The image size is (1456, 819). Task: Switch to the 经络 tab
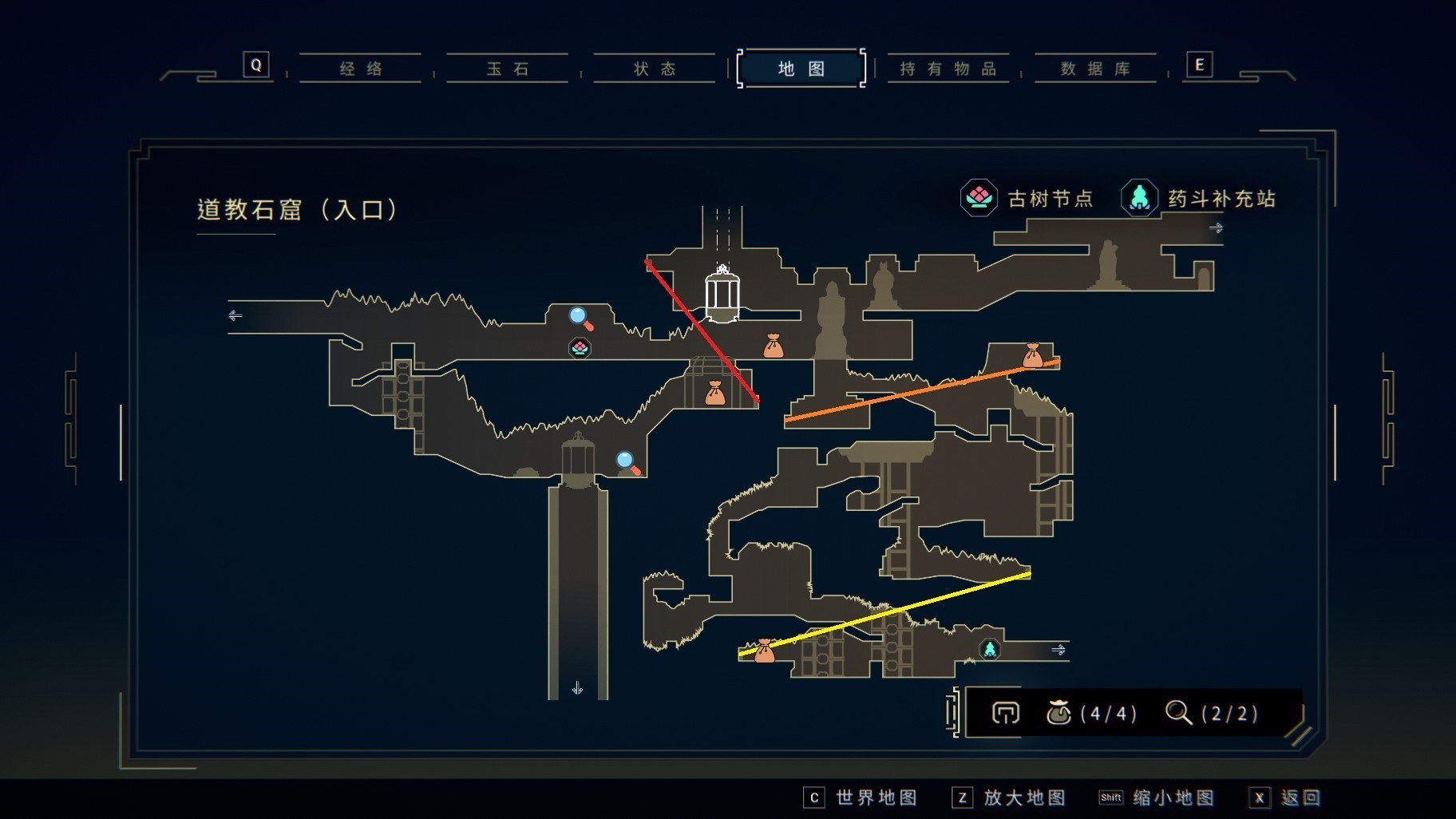(x=361, y=69)
